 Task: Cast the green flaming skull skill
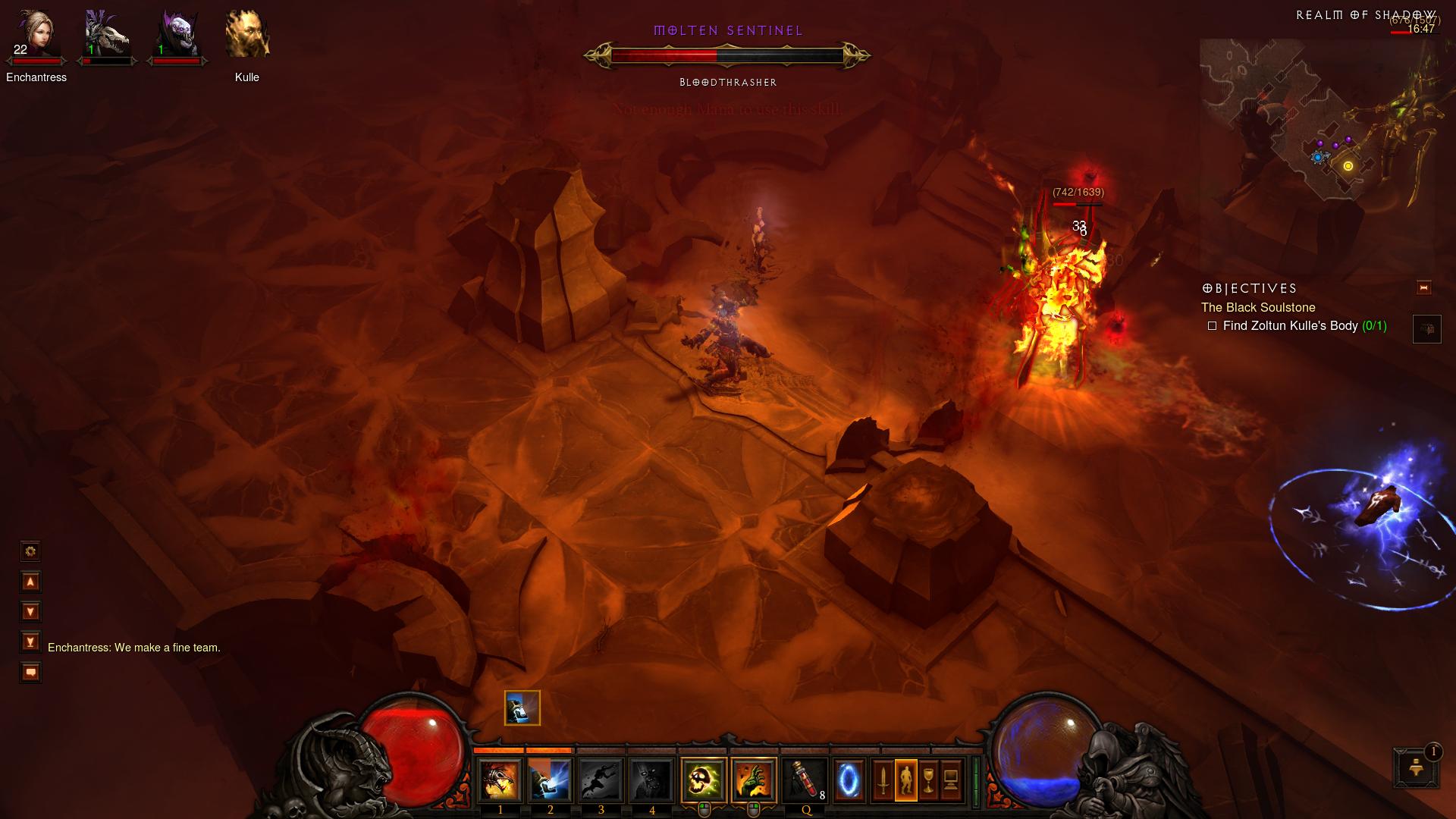(703, 780)
